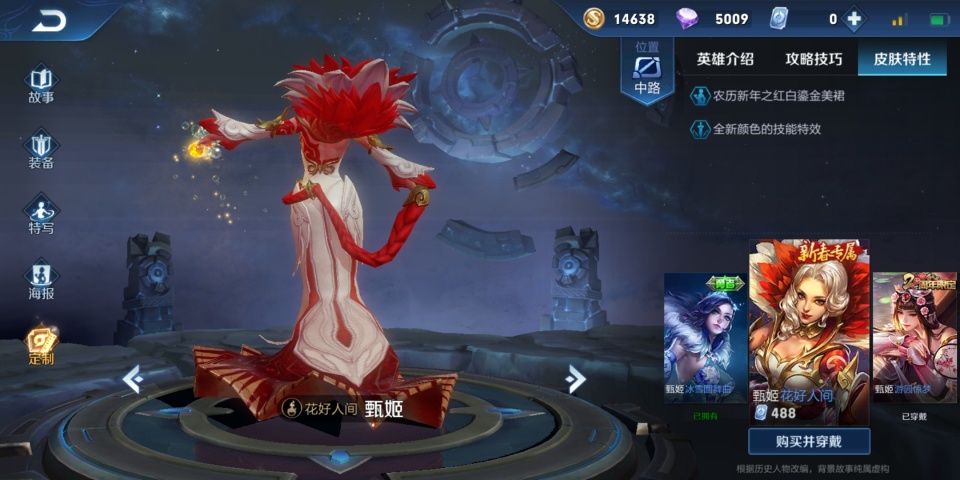
Task: Open the purple diamond balance
Action: coord(712,19)
